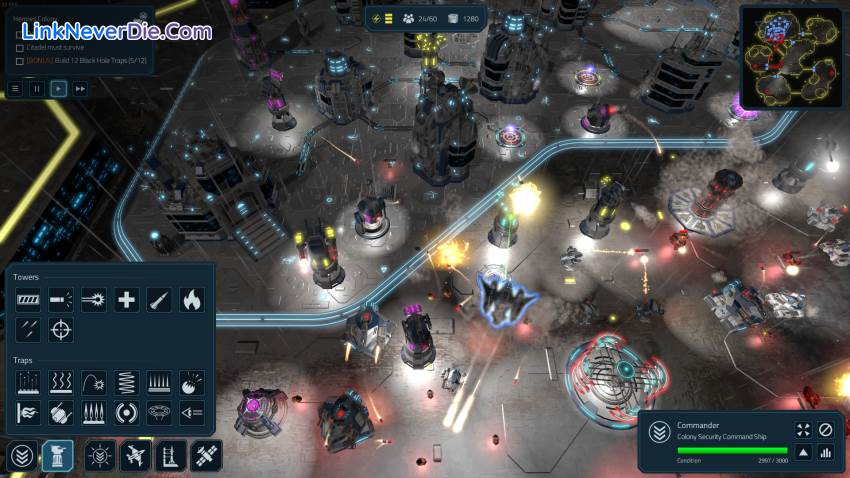This screenshot has width=850, height=478.
Task: Click the commander's upgrade triangle button
Action: pos(803,453)
